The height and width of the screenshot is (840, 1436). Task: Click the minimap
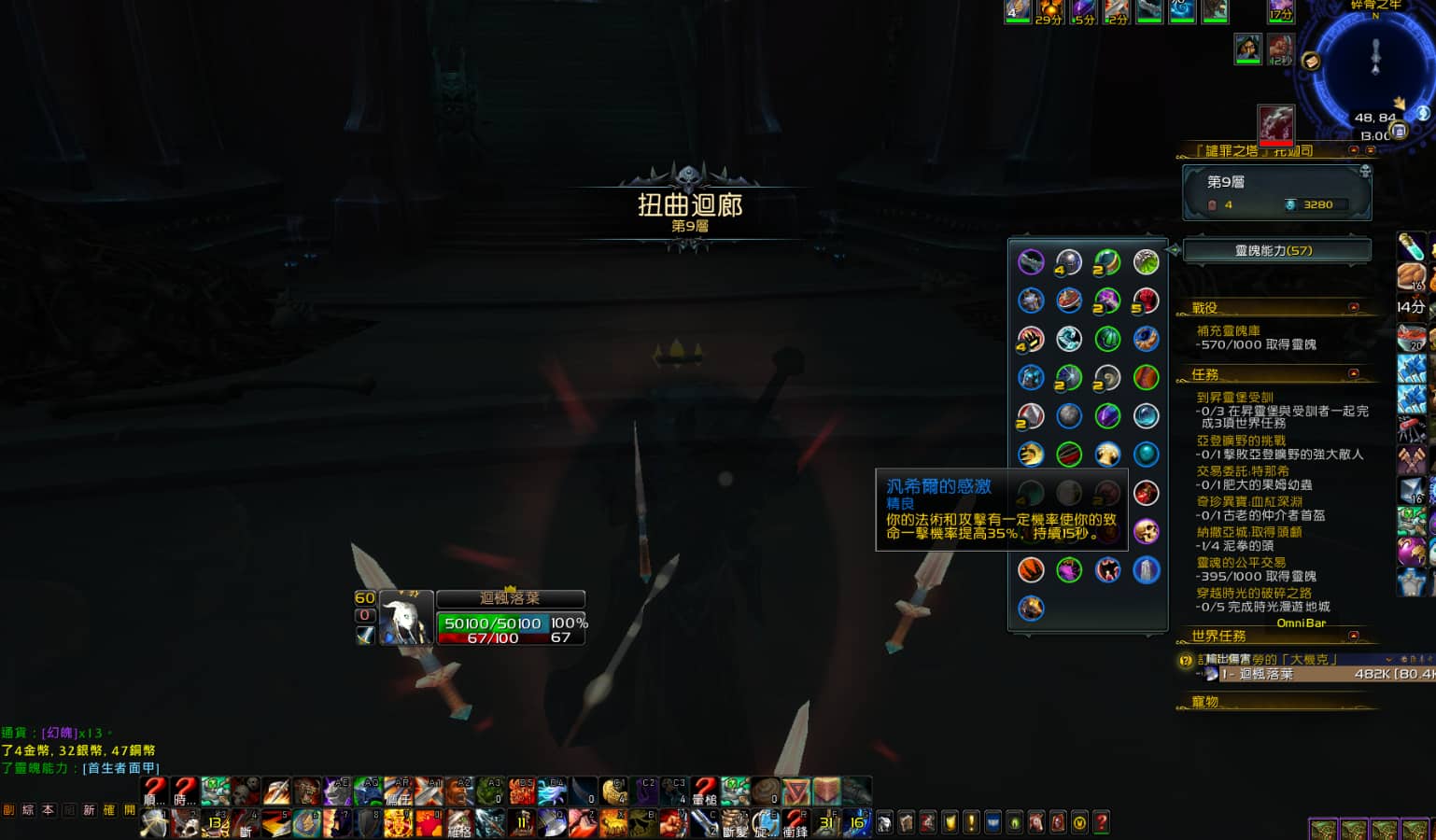pyautogui.click(x=1374, y=65)
